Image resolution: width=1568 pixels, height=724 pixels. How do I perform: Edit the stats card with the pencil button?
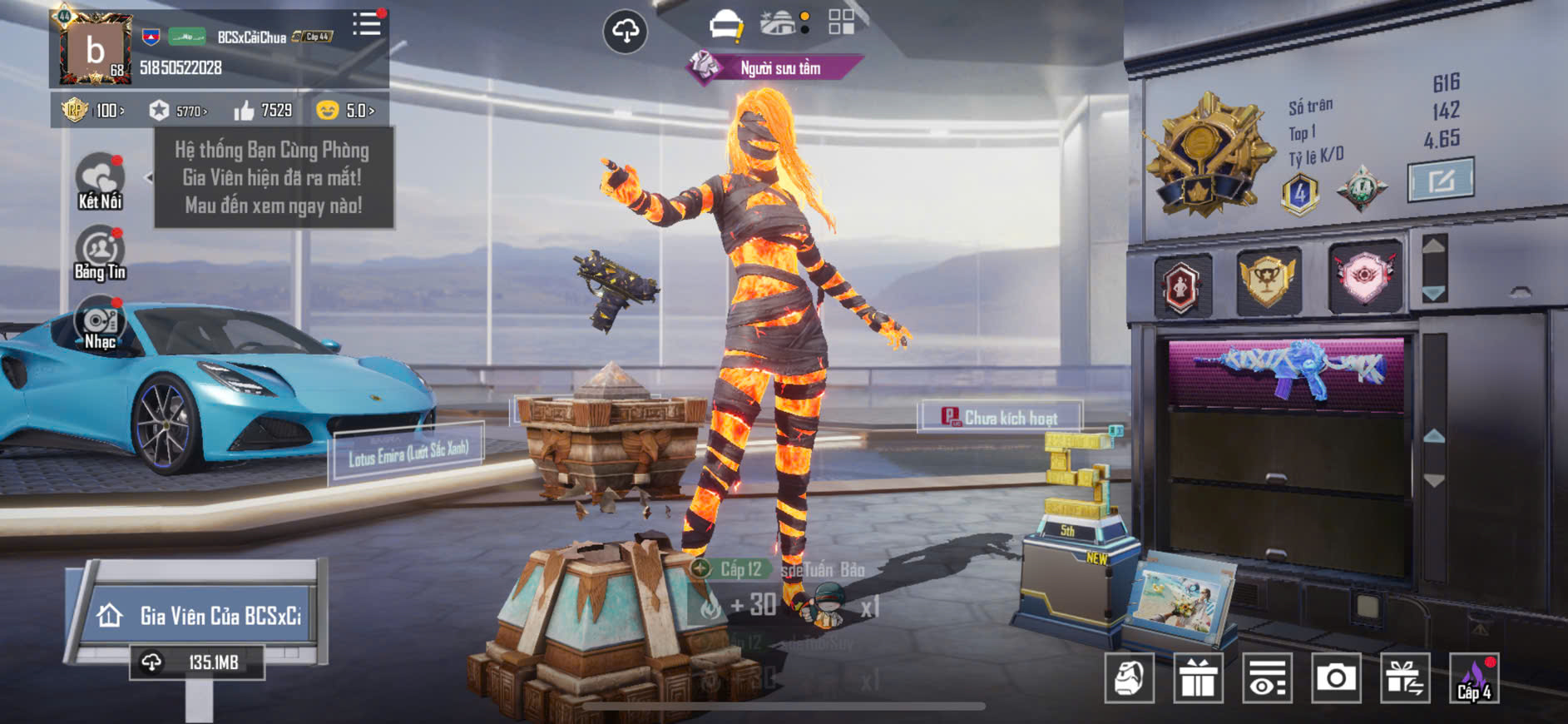[1440, 180]
